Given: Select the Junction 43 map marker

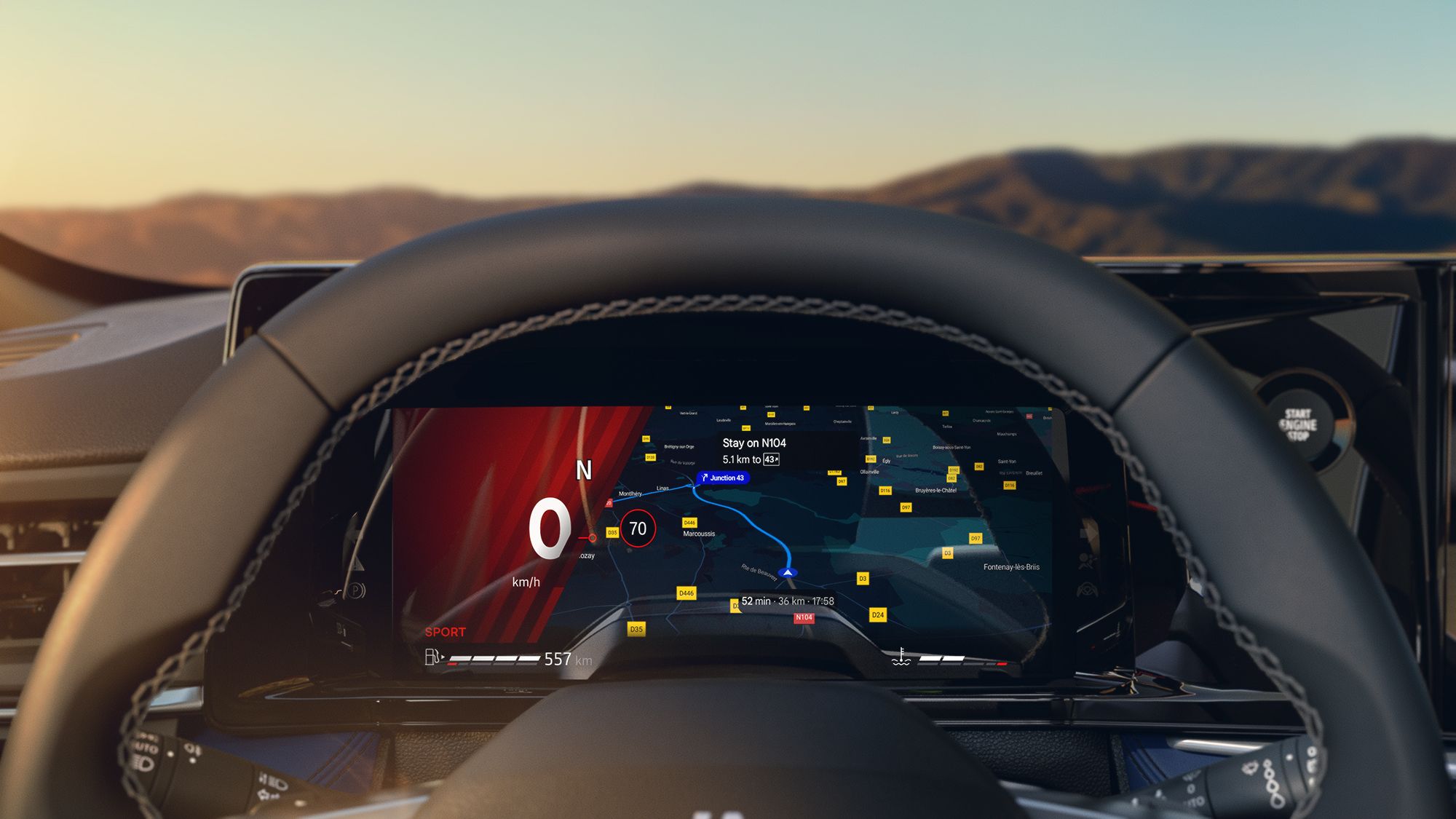Looking at the screenshot, I should pos(722,478).
